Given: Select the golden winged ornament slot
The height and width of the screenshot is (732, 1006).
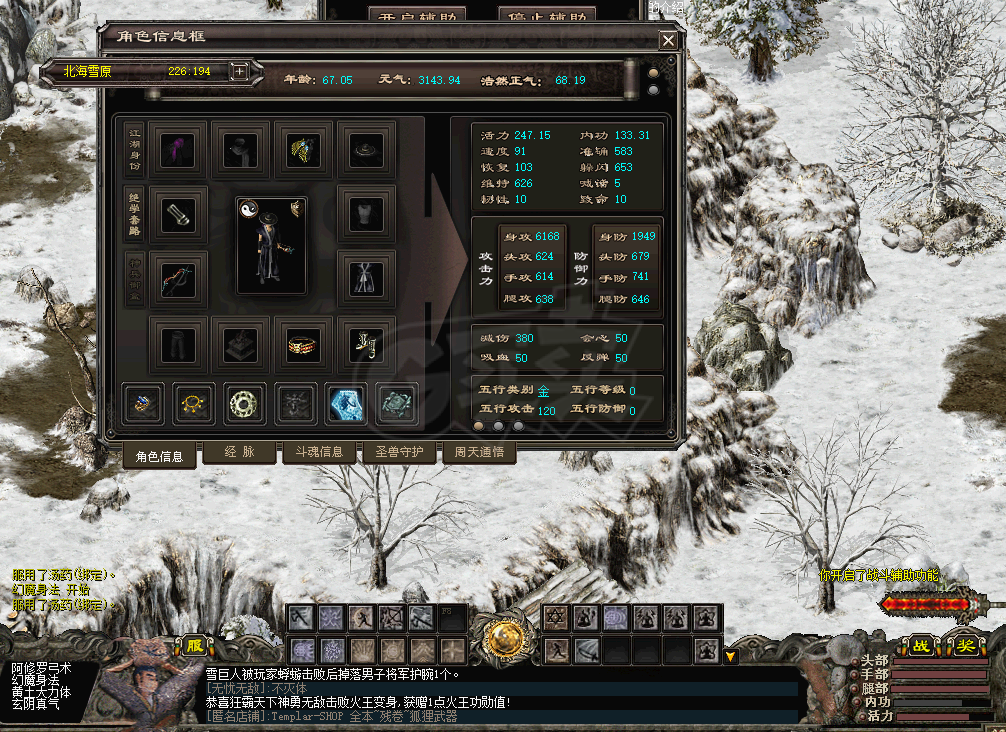Looking at the screenshot, I should click(x=304, y=150).
